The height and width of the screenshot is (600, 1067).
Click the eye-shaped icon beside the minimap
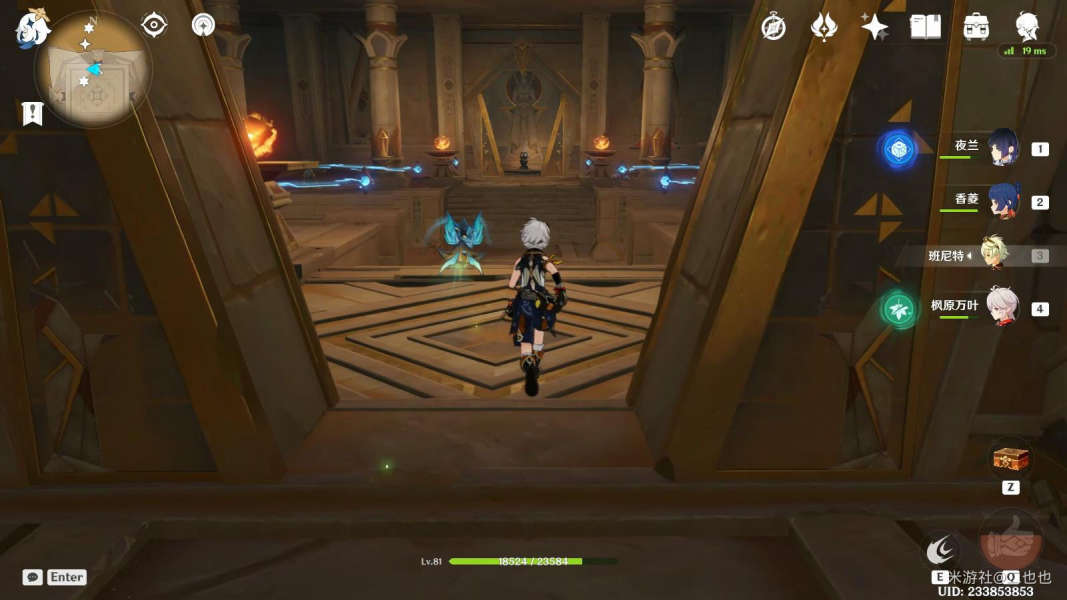[154, 24]
